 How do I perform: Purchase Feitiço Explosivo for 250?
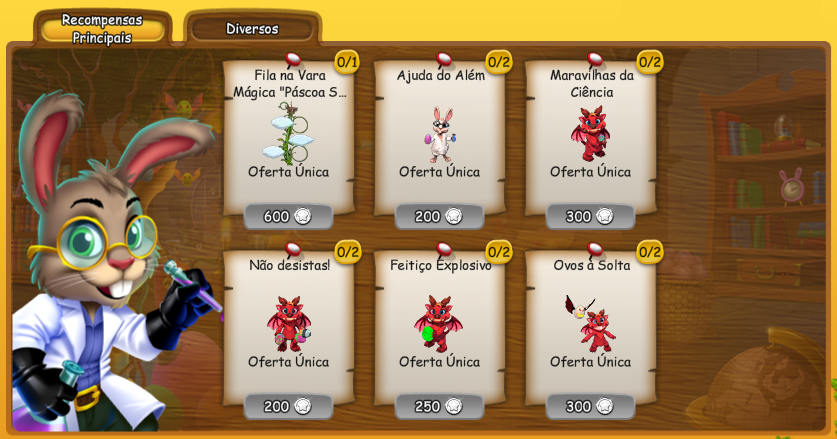click(439, 406)
